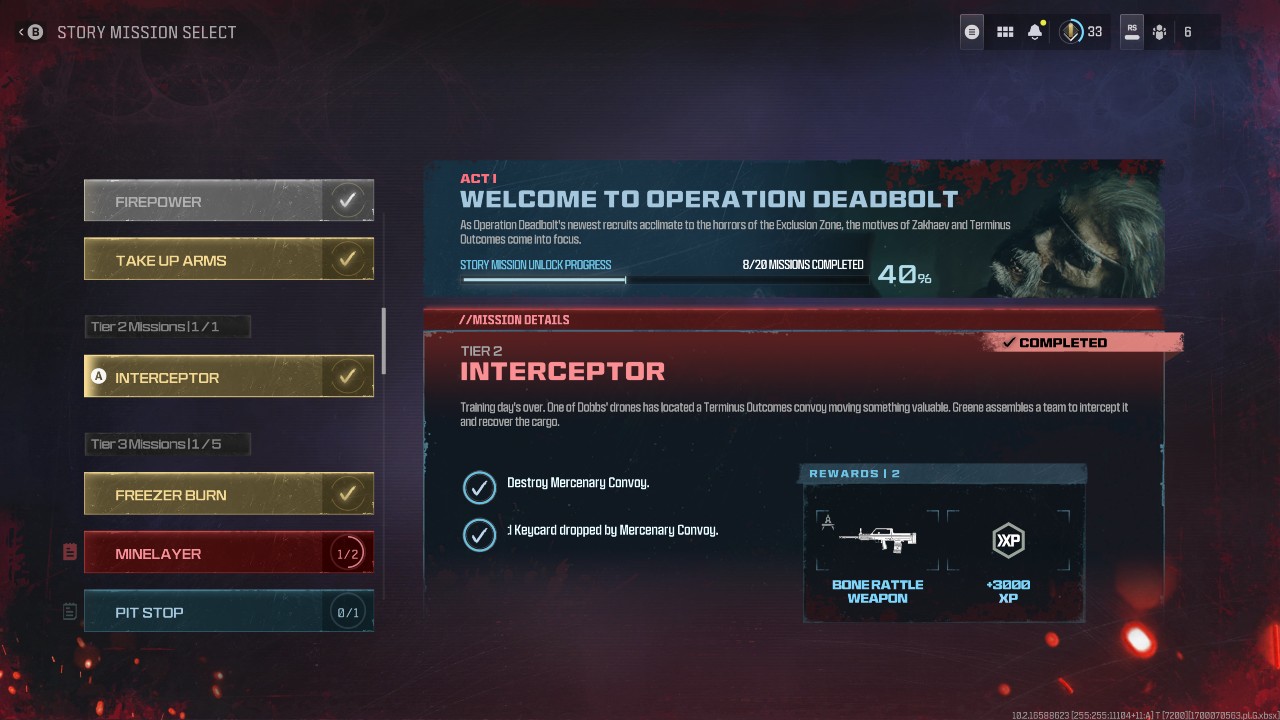Open the notifications bell
The image size is (1280, 720).
(1035, 31)
